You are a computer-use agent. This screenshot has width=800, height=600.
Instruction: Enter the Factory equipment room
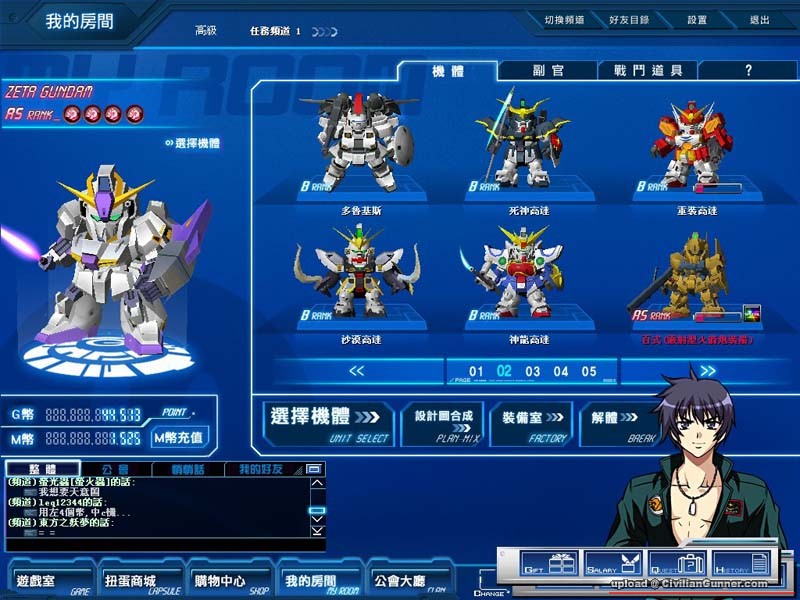click(529, 422)
